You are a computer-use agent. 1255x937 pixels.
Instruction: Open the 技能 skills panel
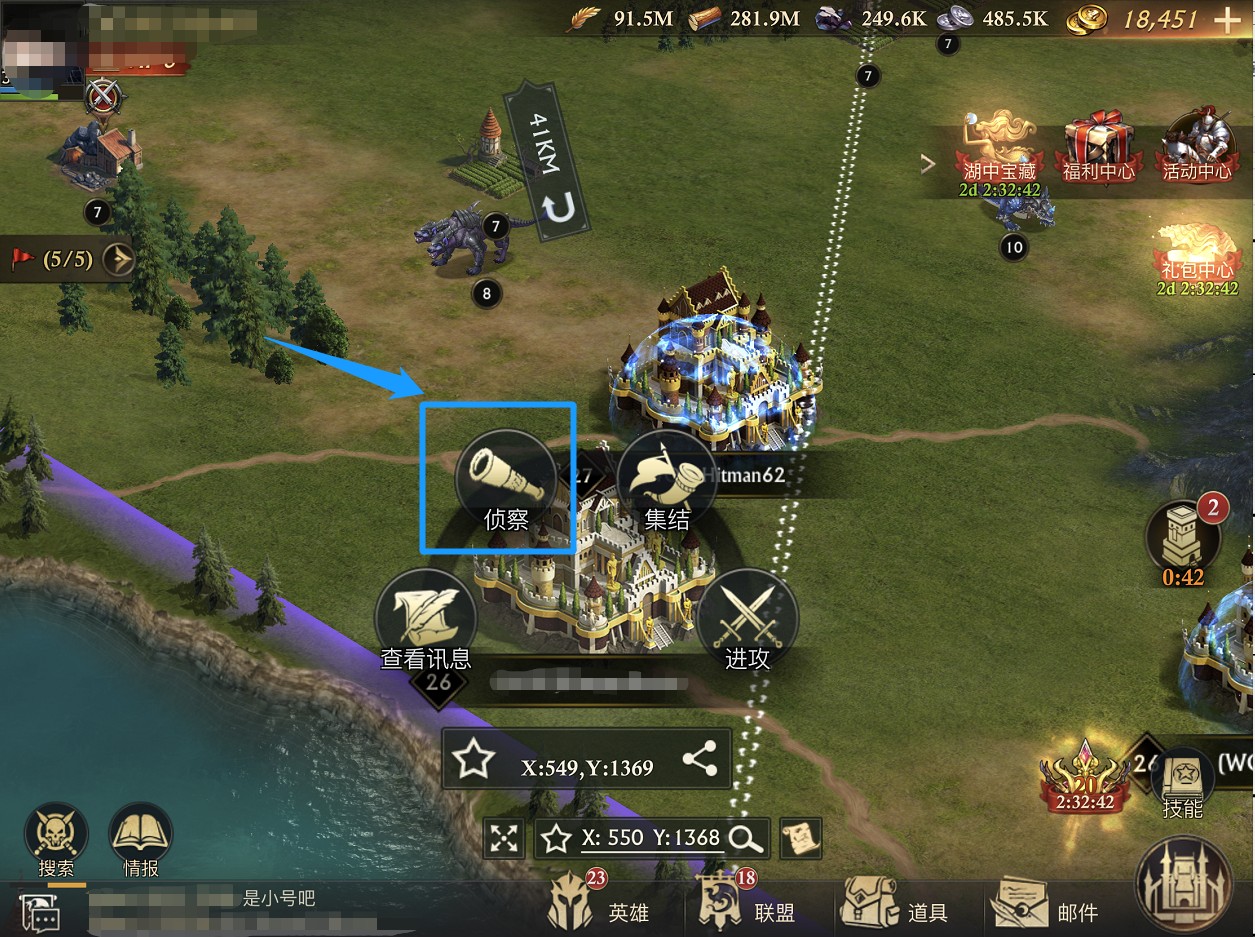[1182, 780]
